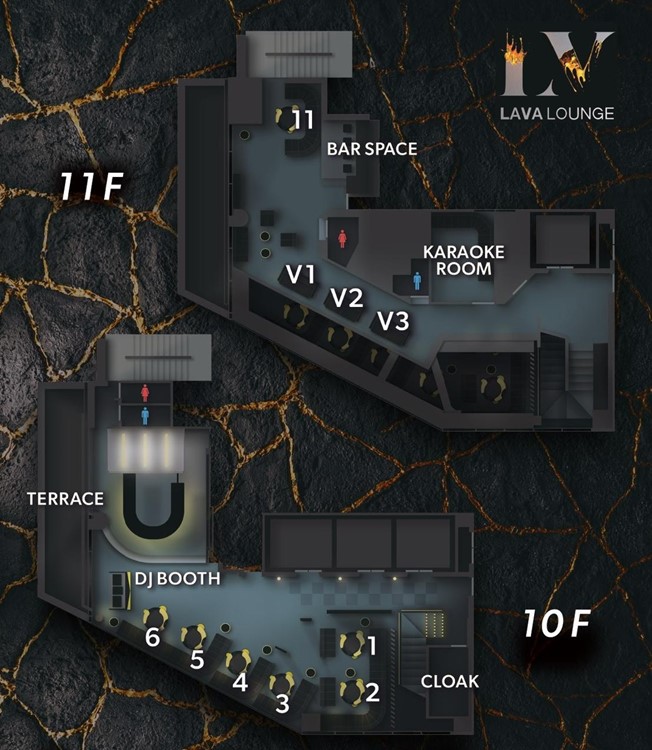Pick VIP table V3
Screen dimensions: 652x750
(x=393, y=322)
